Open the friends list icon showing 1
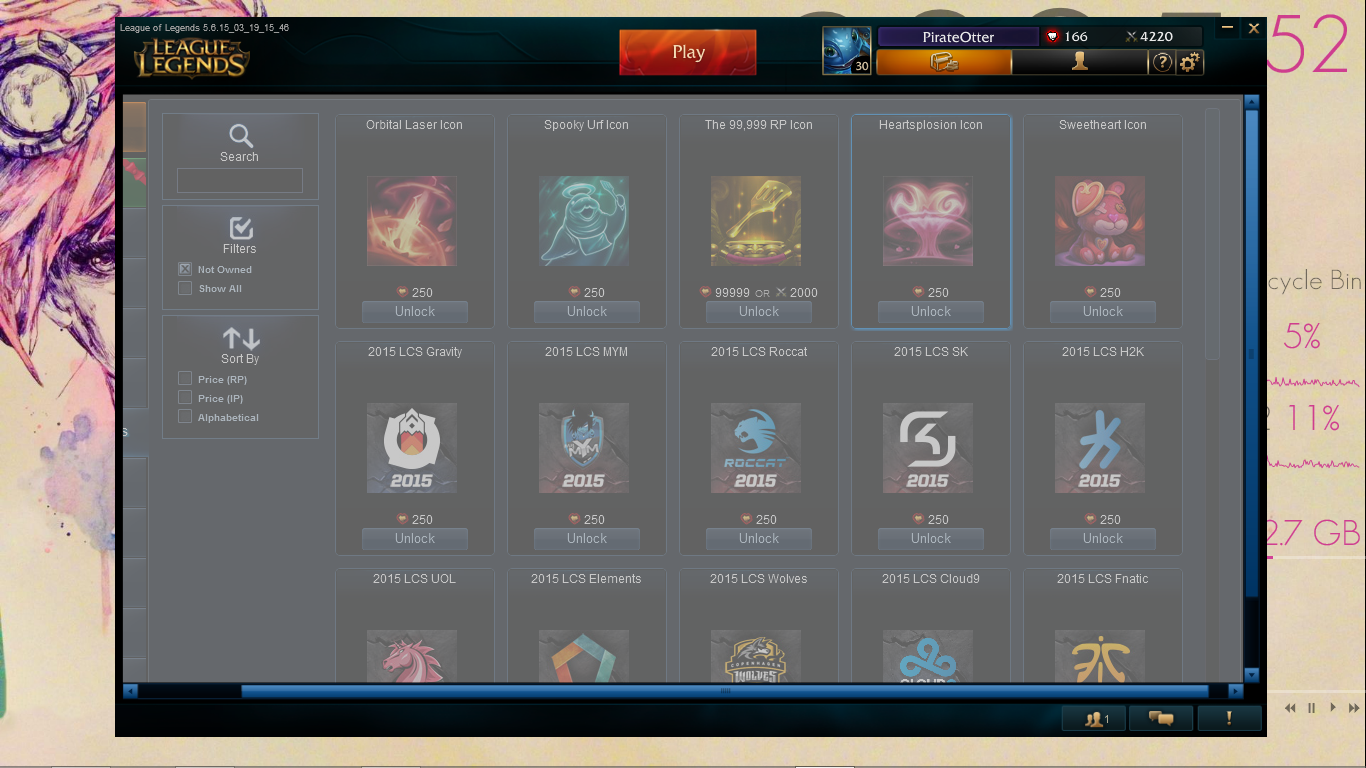Screen dimensions: 1366x768 coord(1092,717)
